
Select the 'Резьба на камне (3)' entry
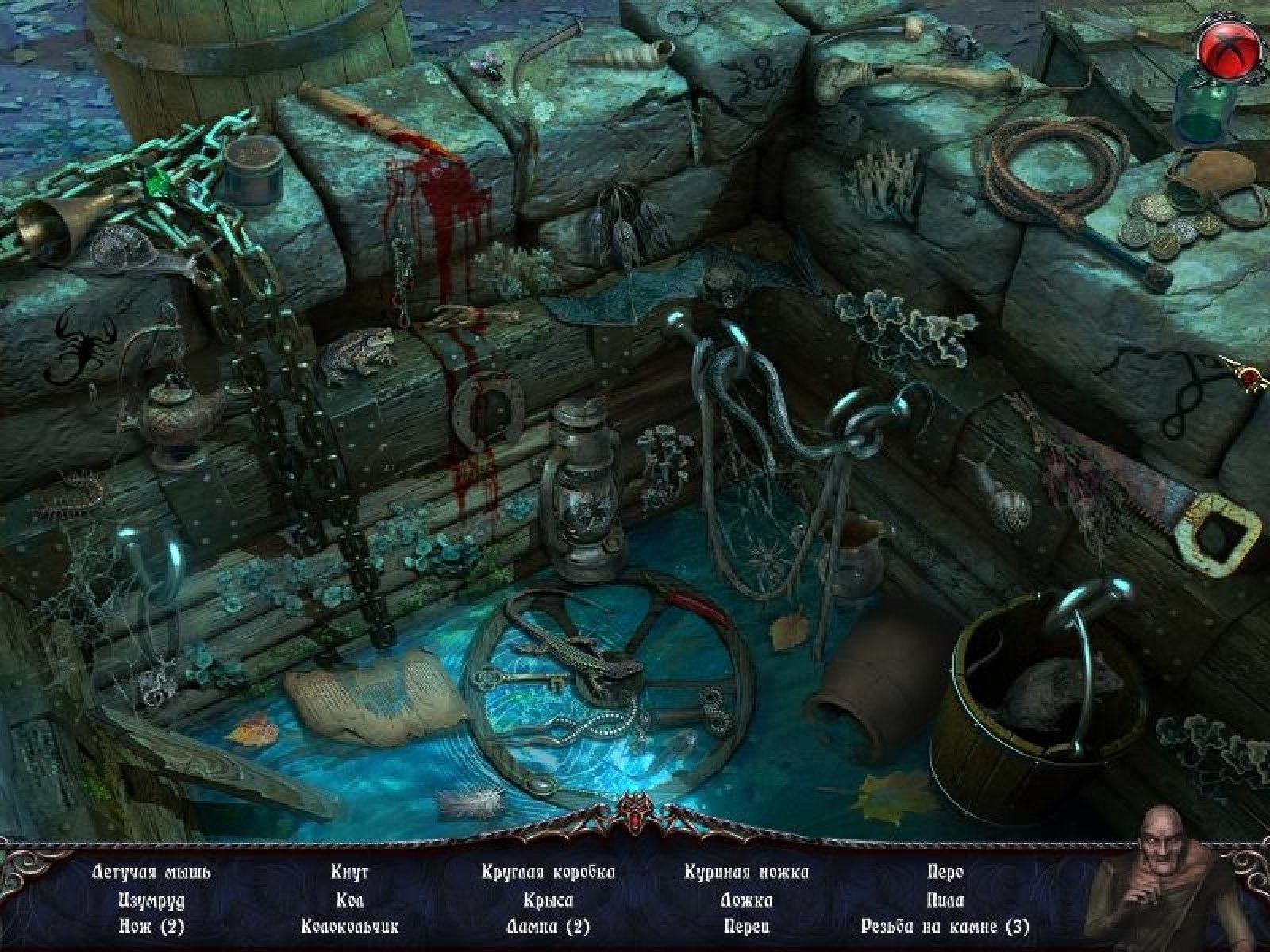(945, 926)
